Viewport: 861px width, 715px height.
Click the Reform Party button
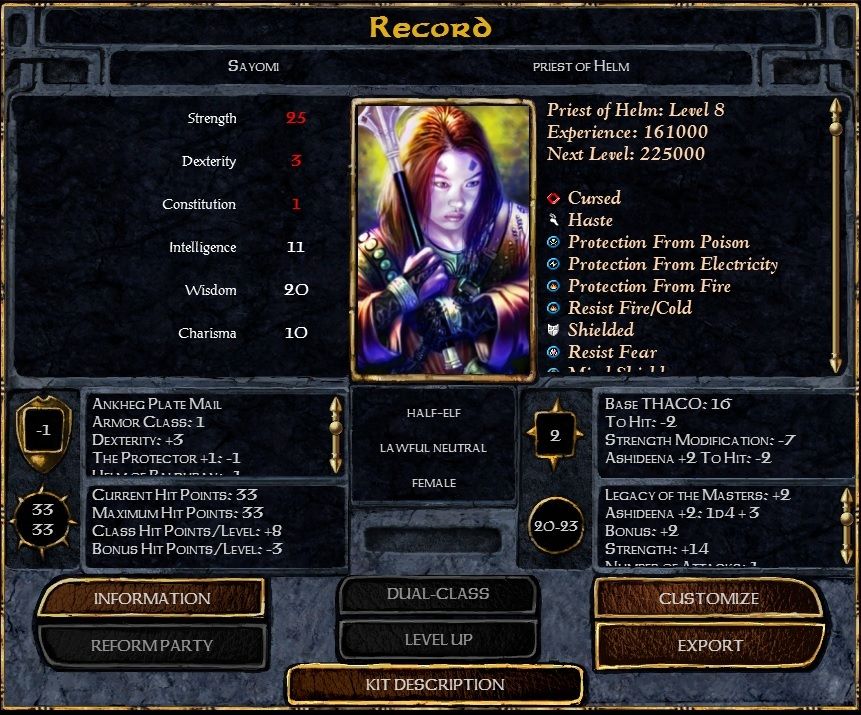point(152,645)
